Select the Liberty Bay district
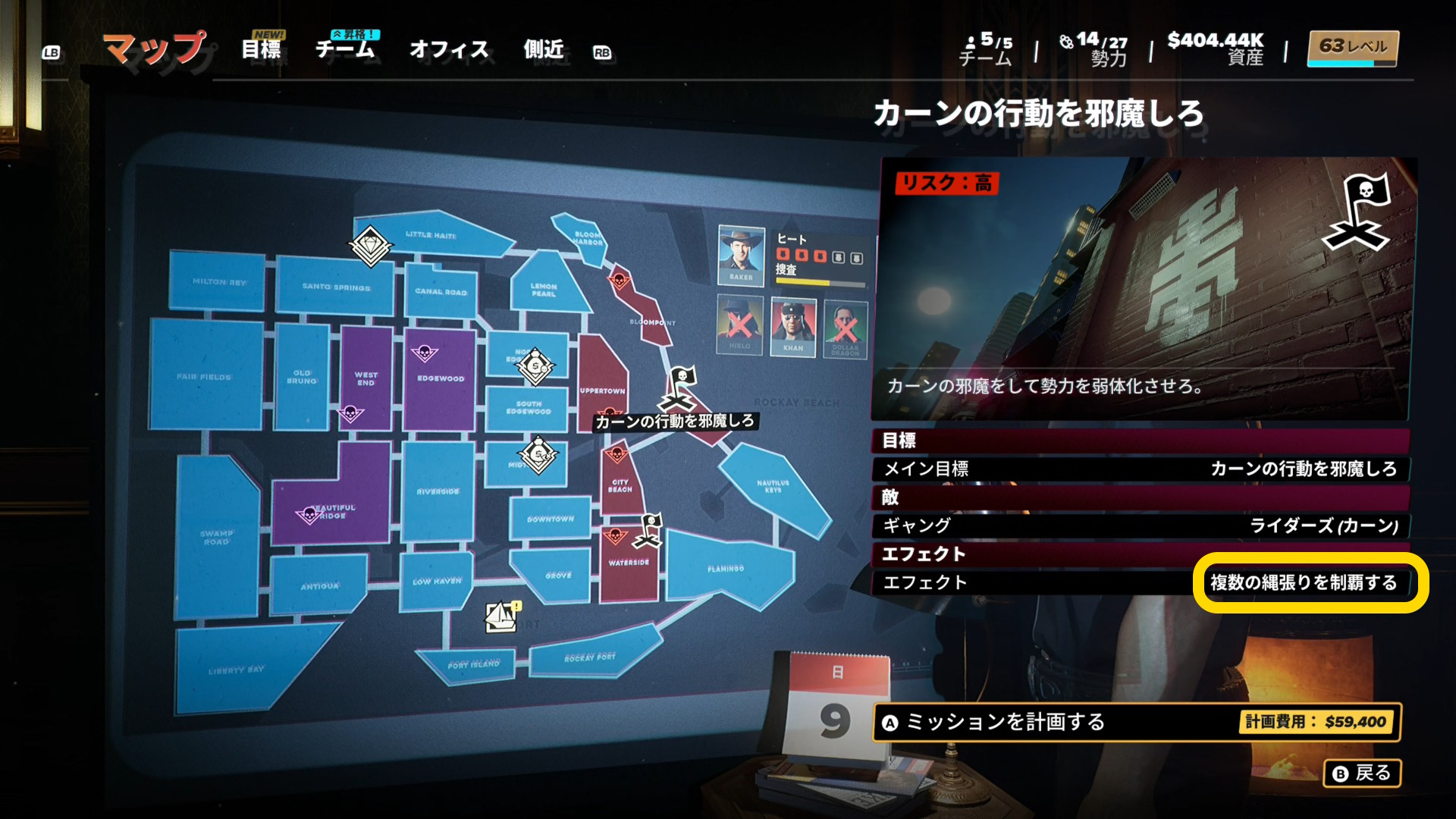 (237, 670)
